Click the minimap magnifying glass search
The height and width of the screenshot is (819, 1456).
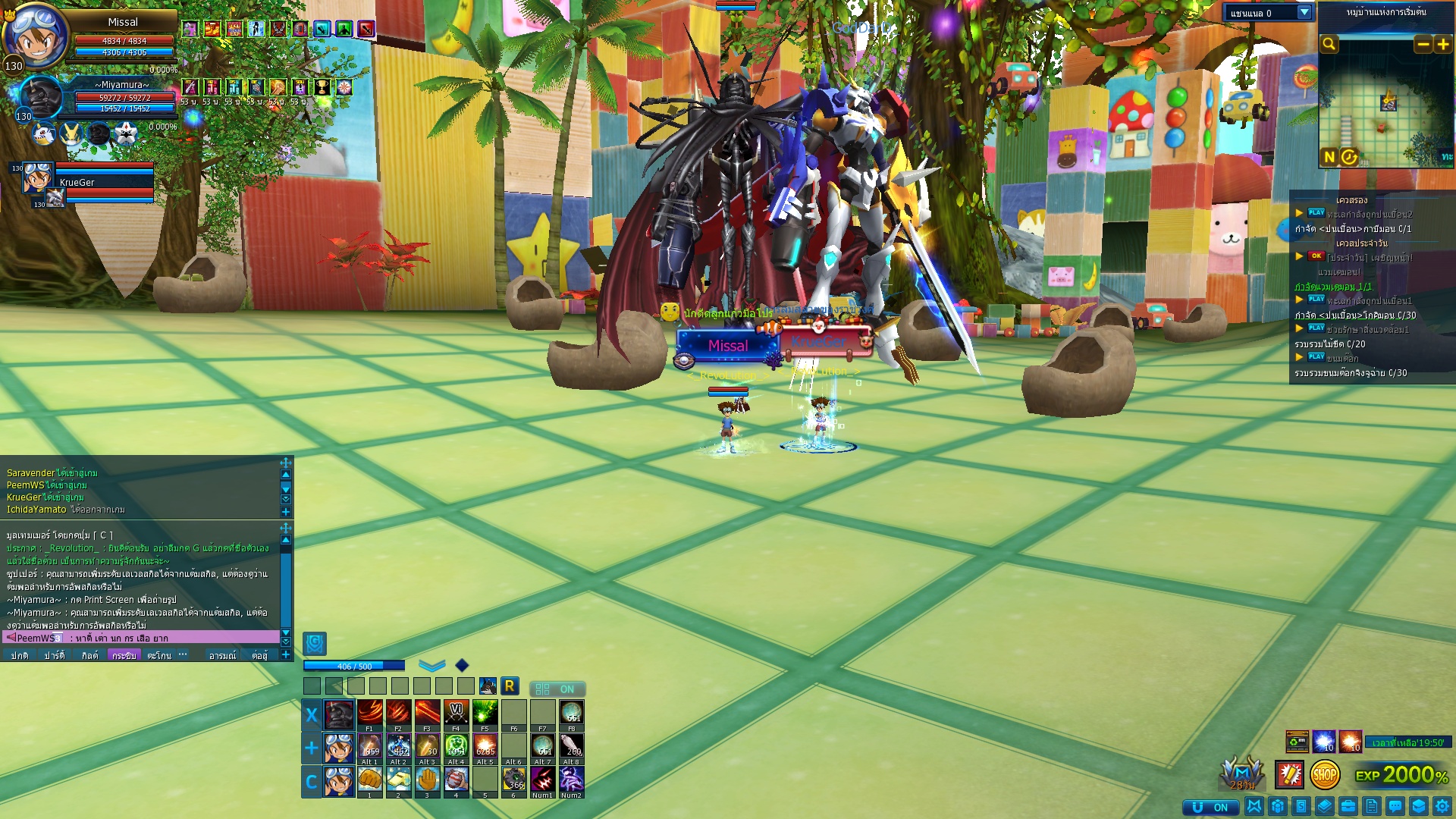1329,44
